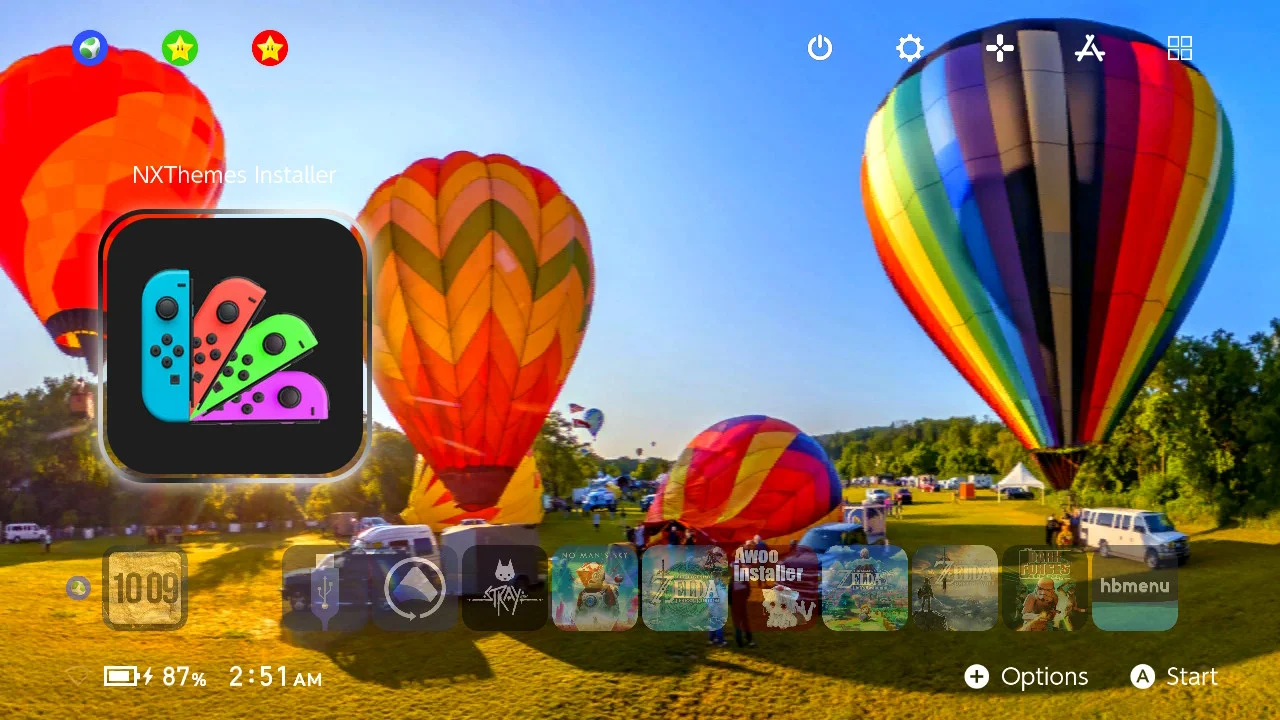This screenshot has height=720, width=1280.
Task: Switch to the globe profile avatar
Action: coord(90,47)
